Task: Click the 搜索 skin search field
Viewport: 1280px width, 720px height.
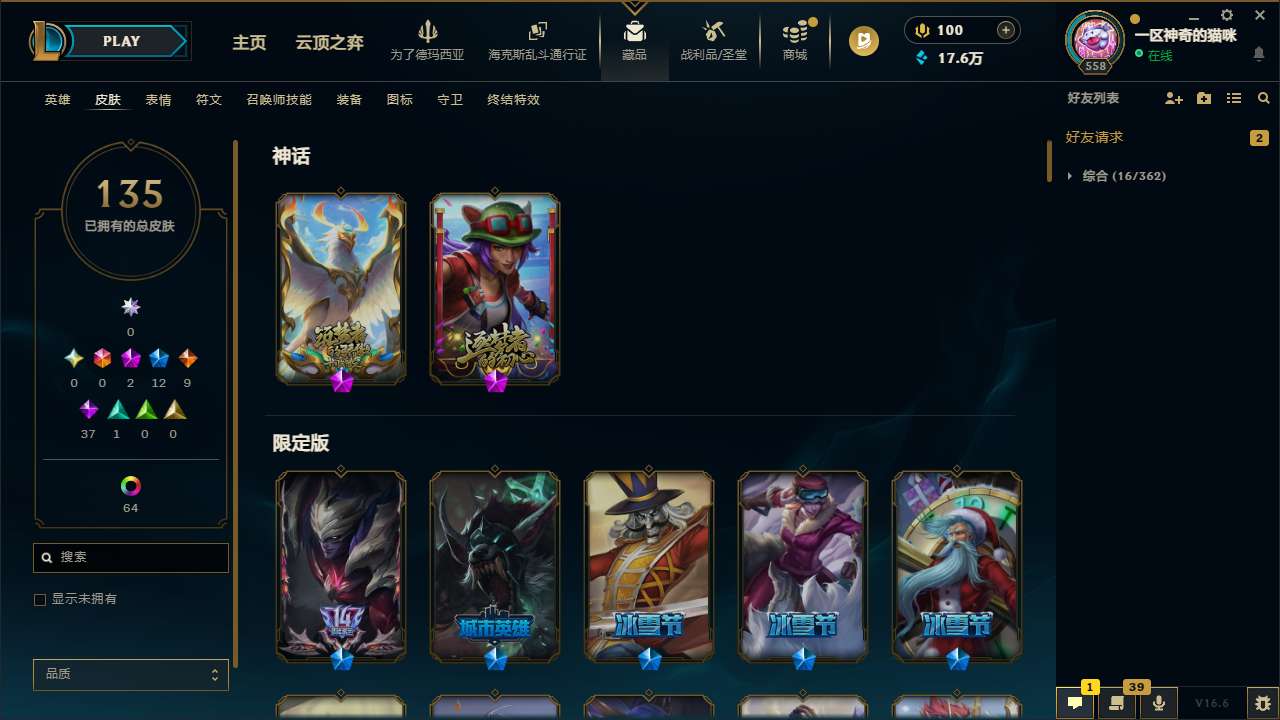Action: coord(130,557)
